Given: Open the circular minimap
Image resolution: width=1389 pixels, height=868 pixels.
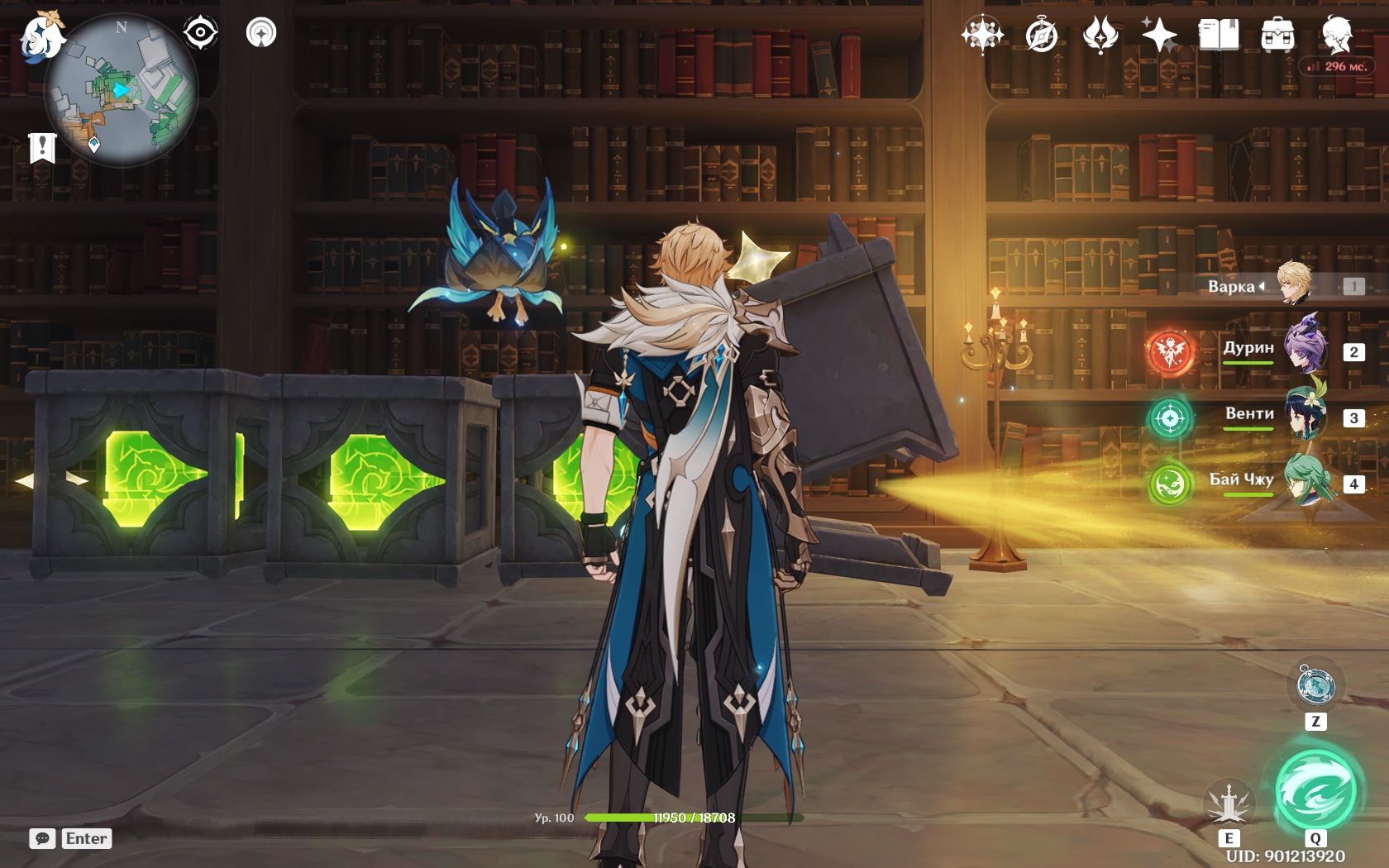Looking at the screenshot, I should coord(121,91).
